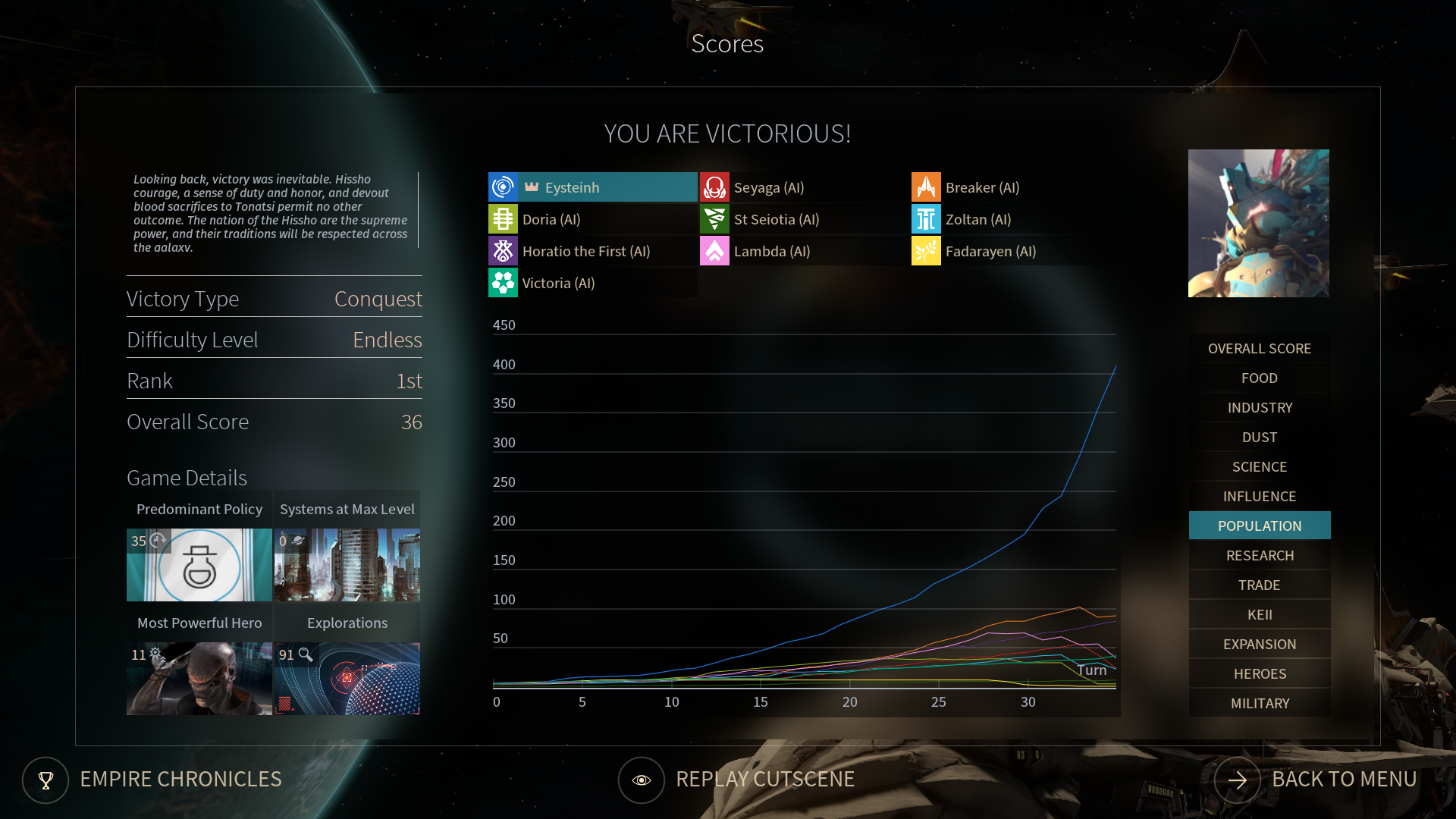Toggle Eysteinh's line in the graph
Viewport: 1456px width, 819px height.
[x=592, y=187]
